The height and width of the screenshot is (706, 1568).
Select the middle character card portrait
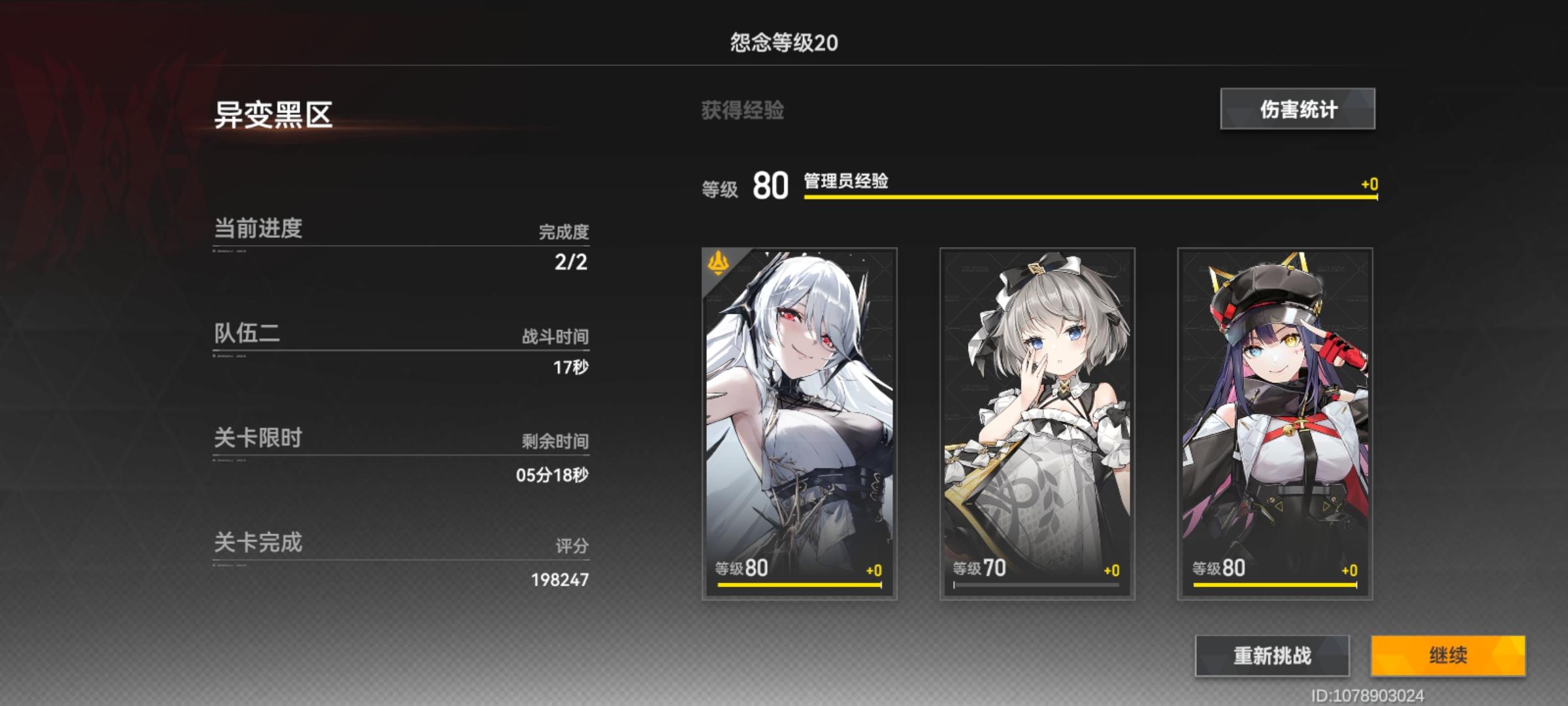(x=1036, y=405)
